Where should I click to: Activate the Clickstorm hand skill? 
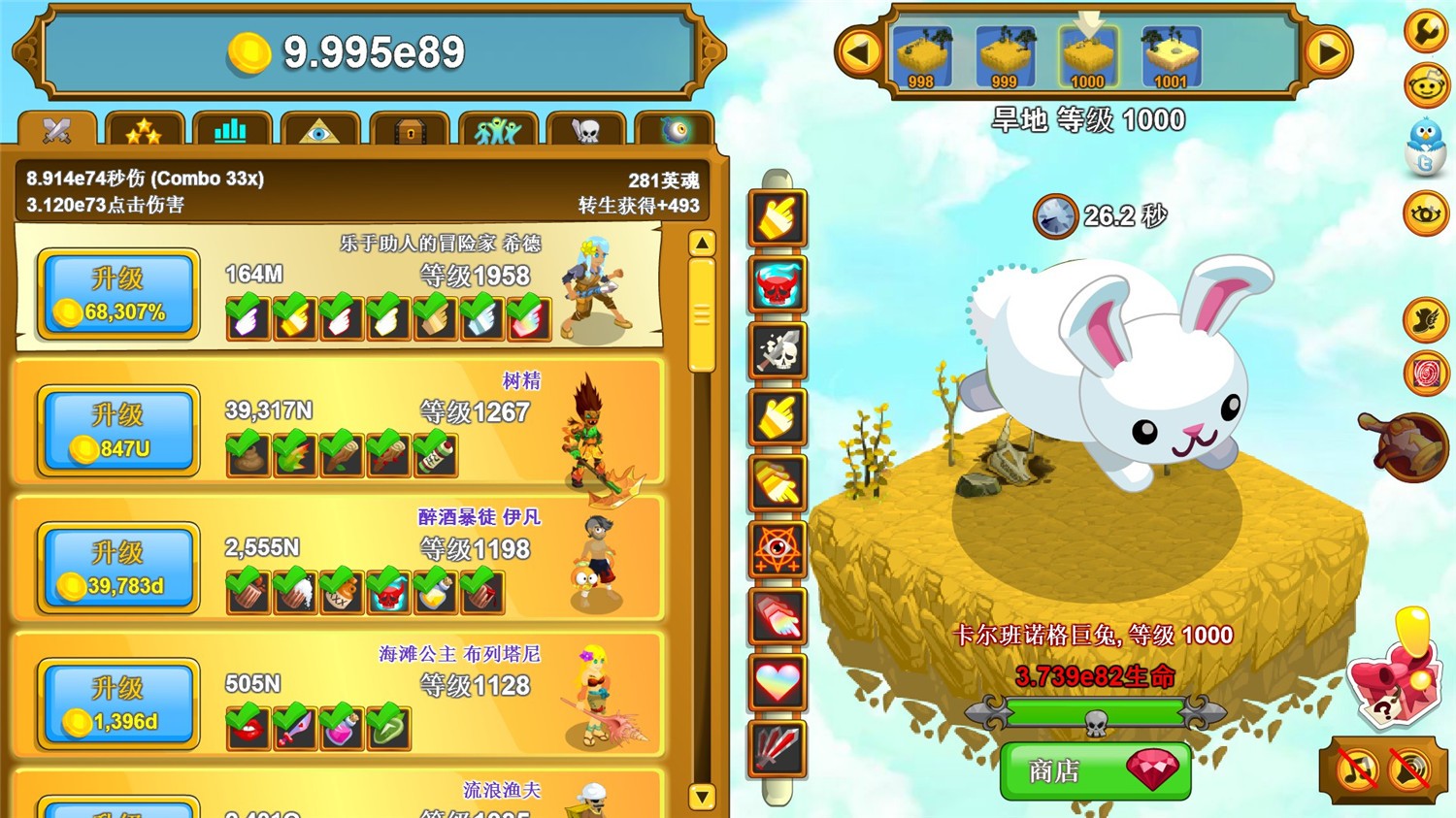pos(777,215)
